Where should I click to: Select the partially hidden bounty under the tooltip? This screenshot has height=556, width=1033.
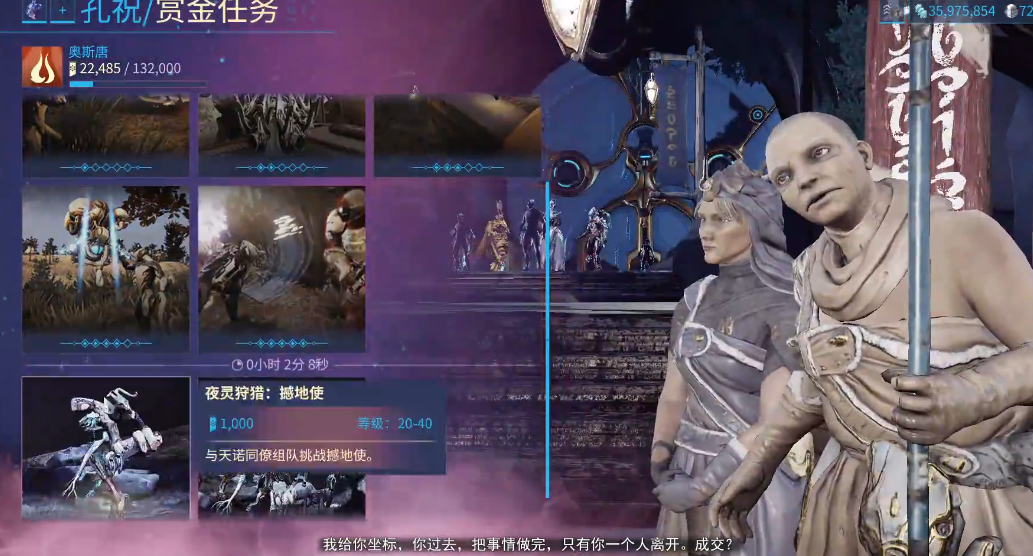pyautogui.click(x=281, y=495)
